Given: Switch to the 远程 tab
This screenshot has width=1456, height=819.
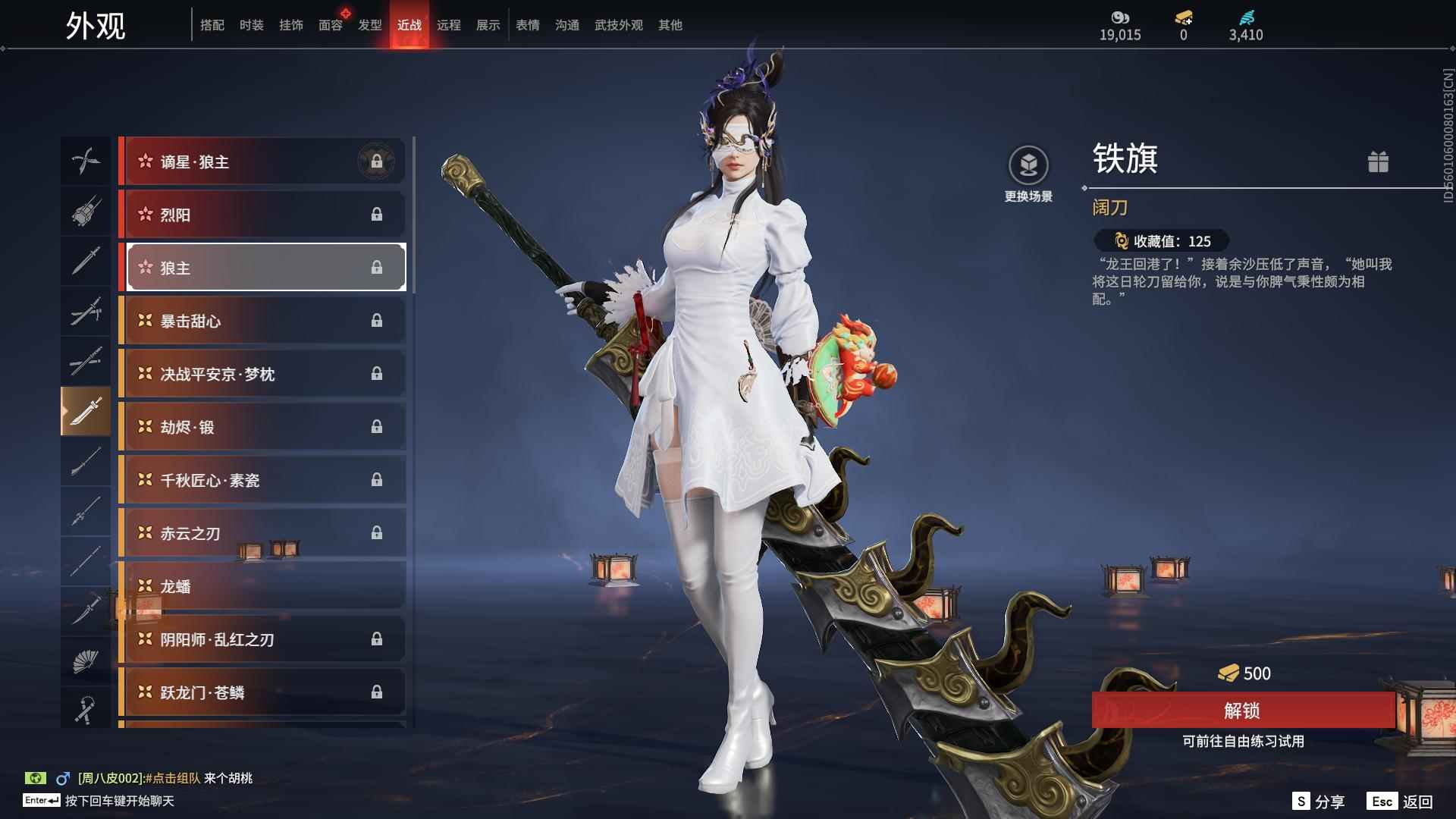Looking at the screenshot, I should click(x=450, y=25).
